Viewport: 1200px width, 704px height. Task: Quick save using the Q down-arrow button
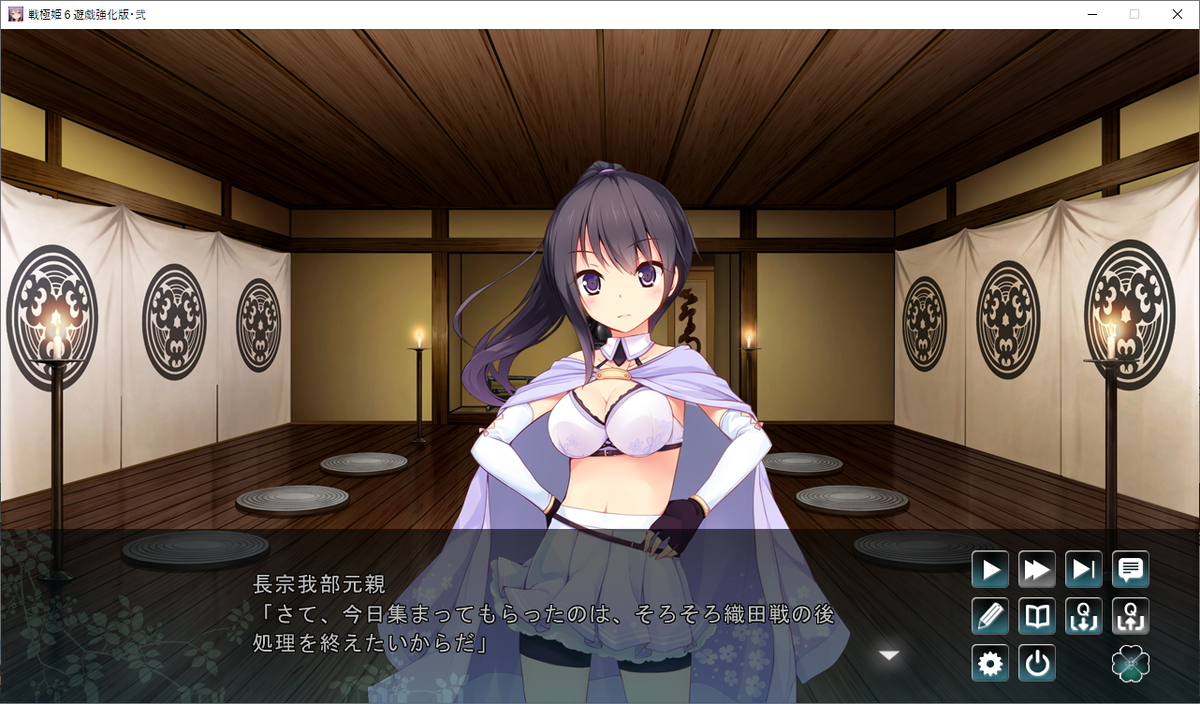(1084, 616)
